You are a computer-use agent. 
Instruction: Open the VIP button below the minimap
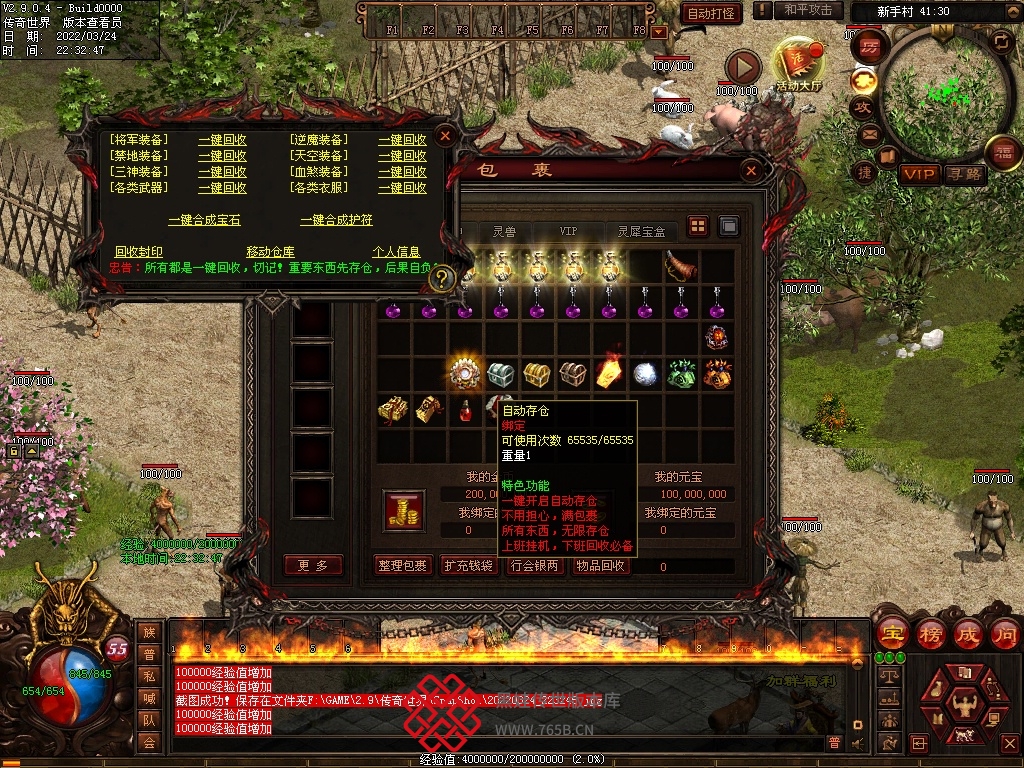coord(919,174)
